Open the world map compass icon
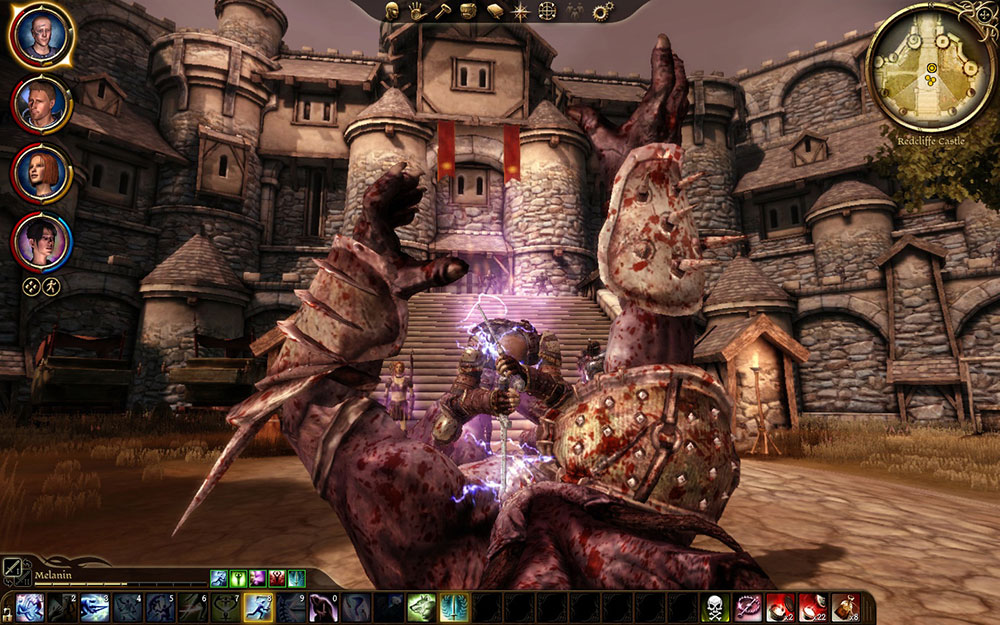The width and height of the screenshot is (1000, 625). pyautogui.click(x=520, y=11)
